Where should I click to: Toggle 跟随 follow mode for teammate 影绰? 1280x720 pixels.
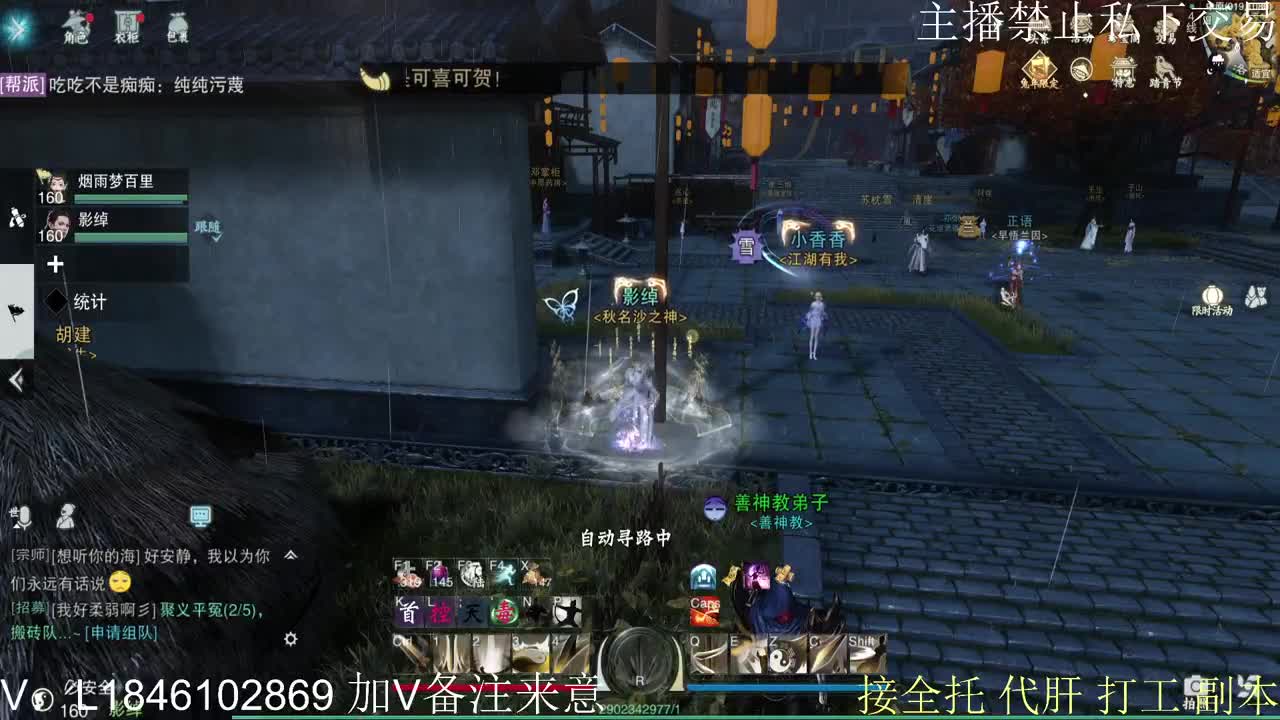pos(209,230)
